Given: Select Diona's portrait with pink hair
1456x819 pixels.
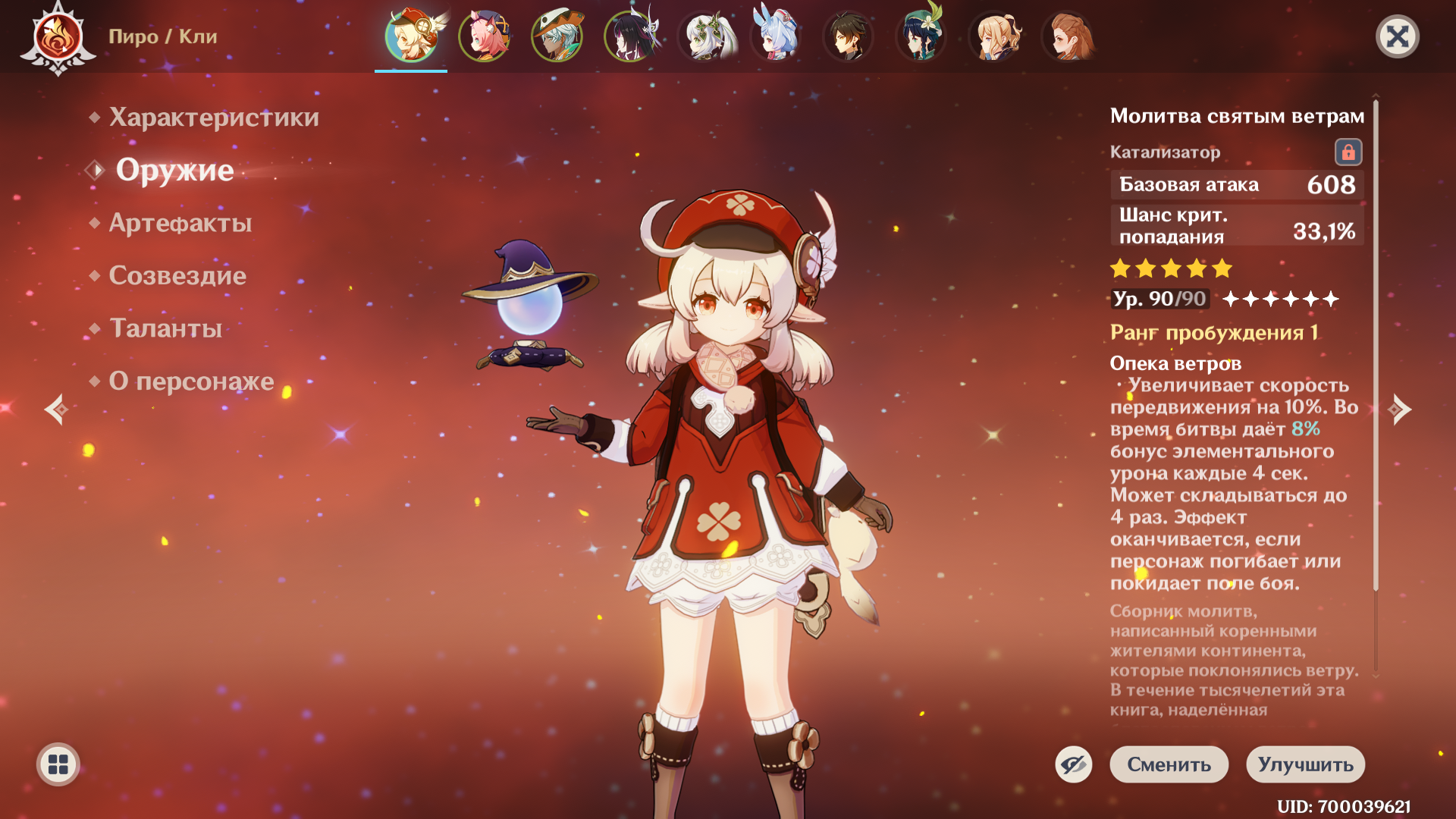Looking at the screenshot, I should coord(484,36).
